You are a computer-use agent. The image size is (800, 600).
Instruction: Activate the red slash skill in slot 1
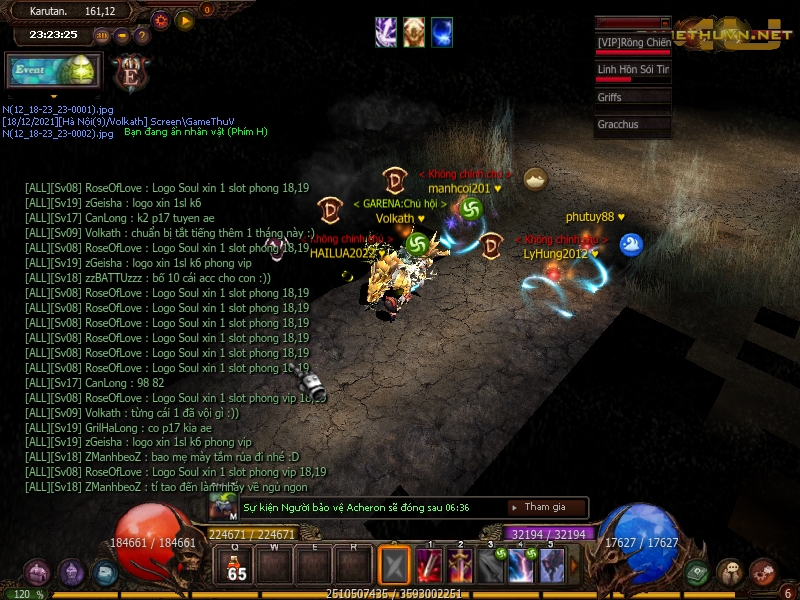[x=430, y=566]
